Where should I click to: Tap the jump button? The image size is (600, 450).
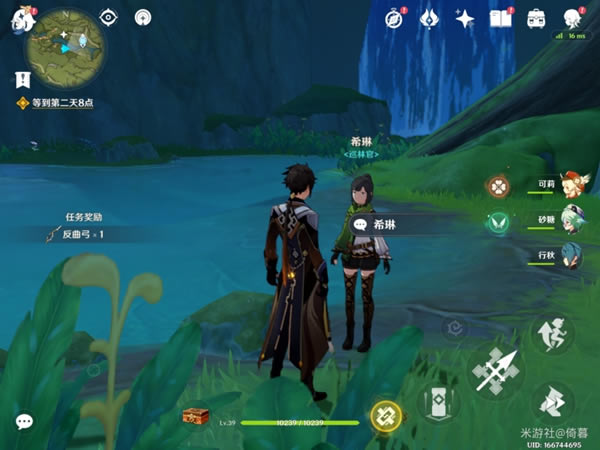tap(551, 335)
